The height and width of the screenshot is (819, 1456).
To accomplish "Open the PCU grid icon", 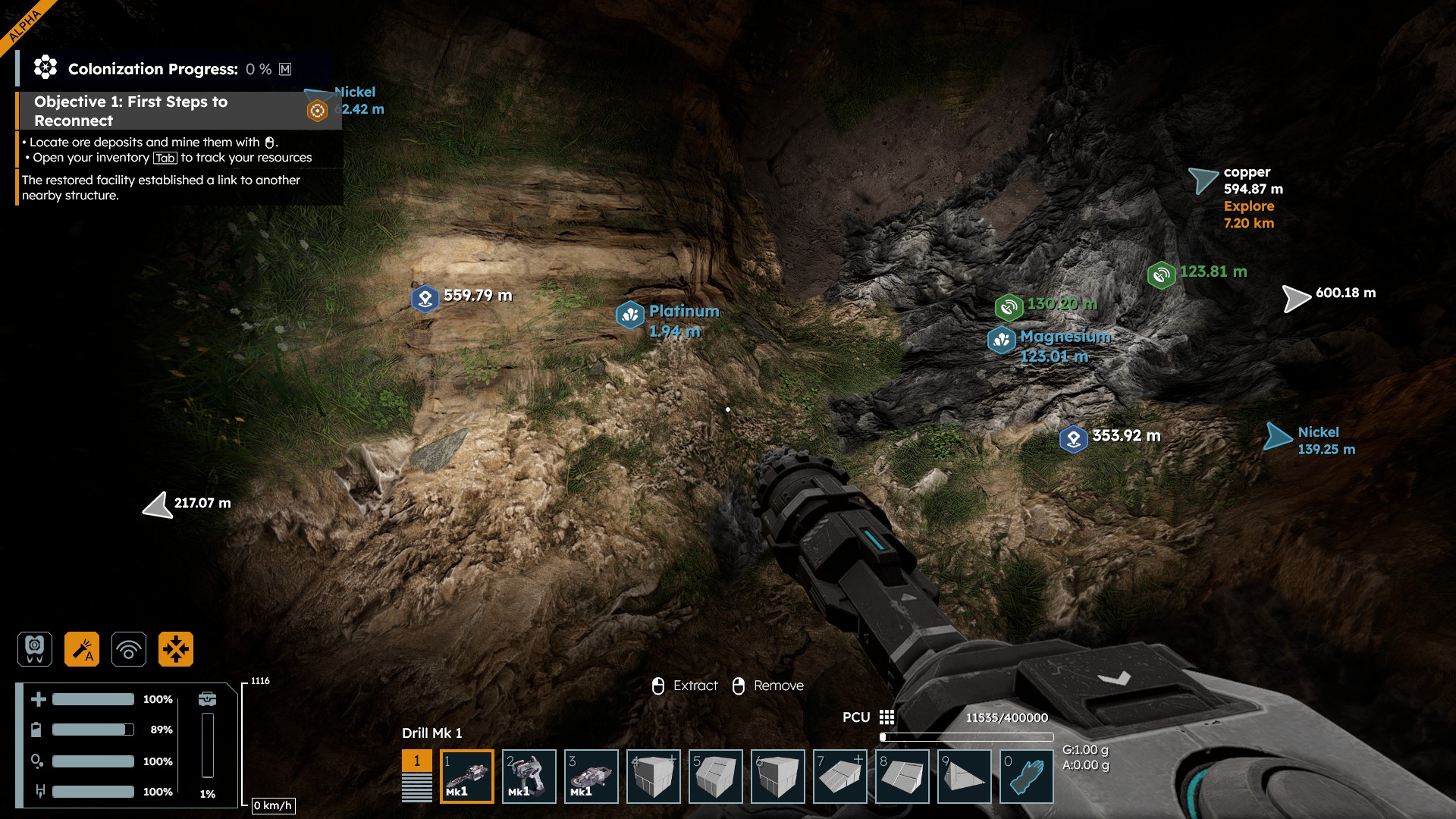I will 886,717.
